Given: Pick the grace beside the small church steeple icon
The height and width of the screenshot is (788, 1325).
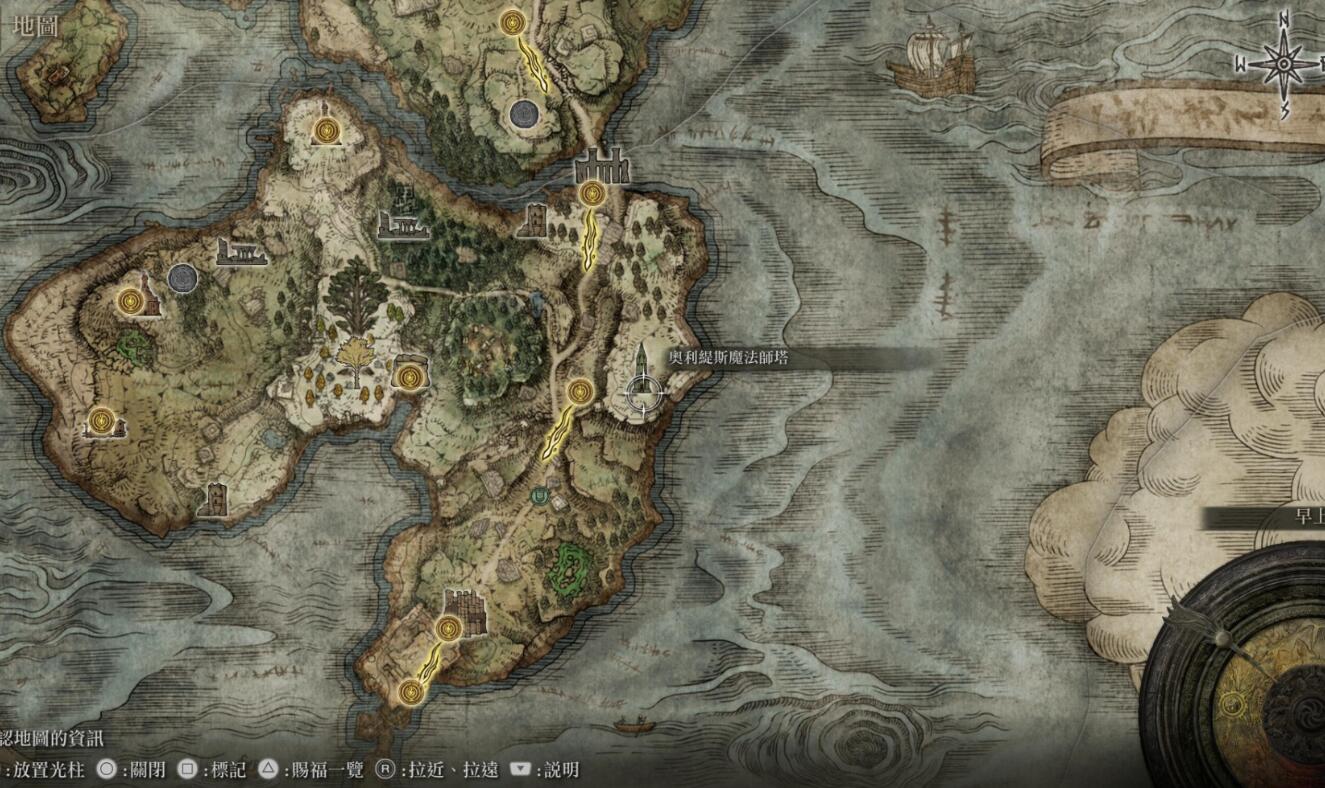Looking at the screenshot, I should click(128, 300).
